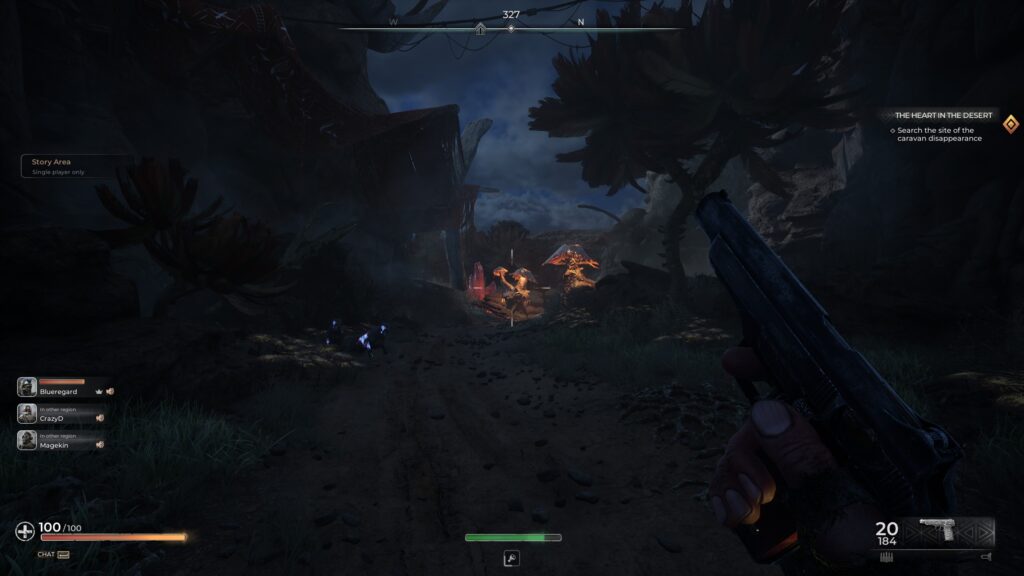The width and height of the screenshot is (1024, 576).
Task: Click the medical cross healing icon
Action: 25,531
